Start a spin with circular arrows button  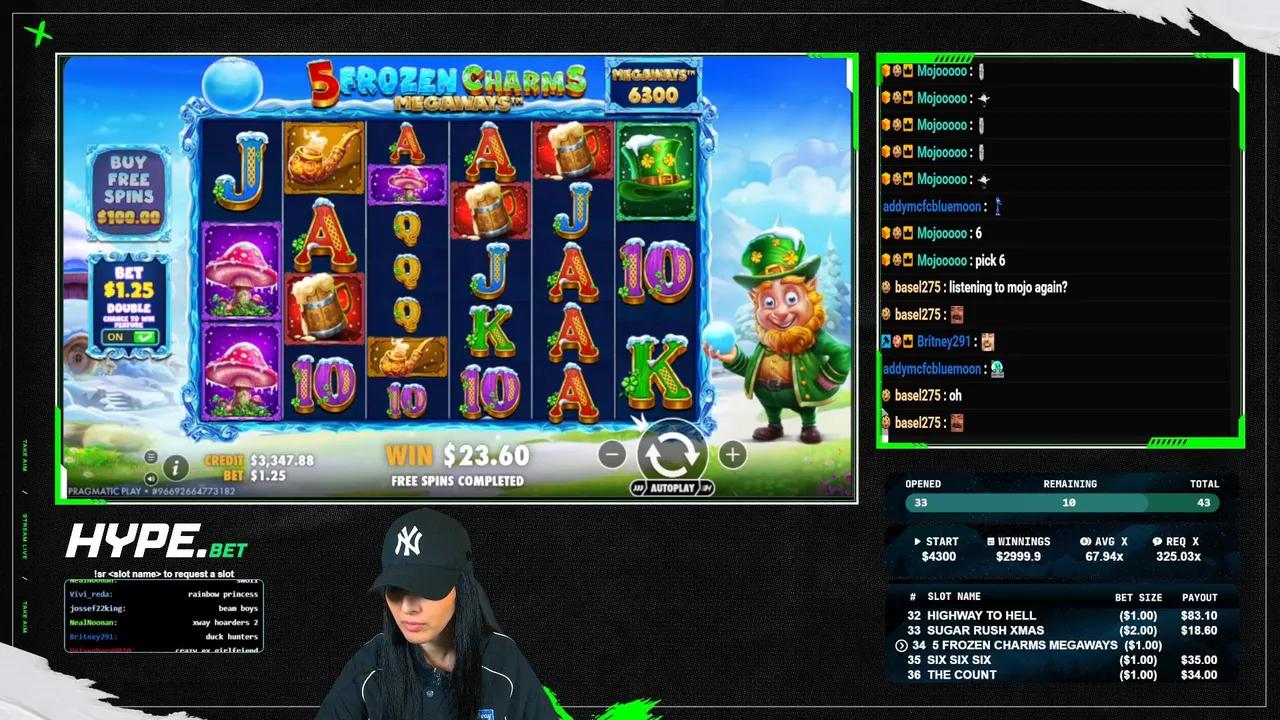(671, 455)
